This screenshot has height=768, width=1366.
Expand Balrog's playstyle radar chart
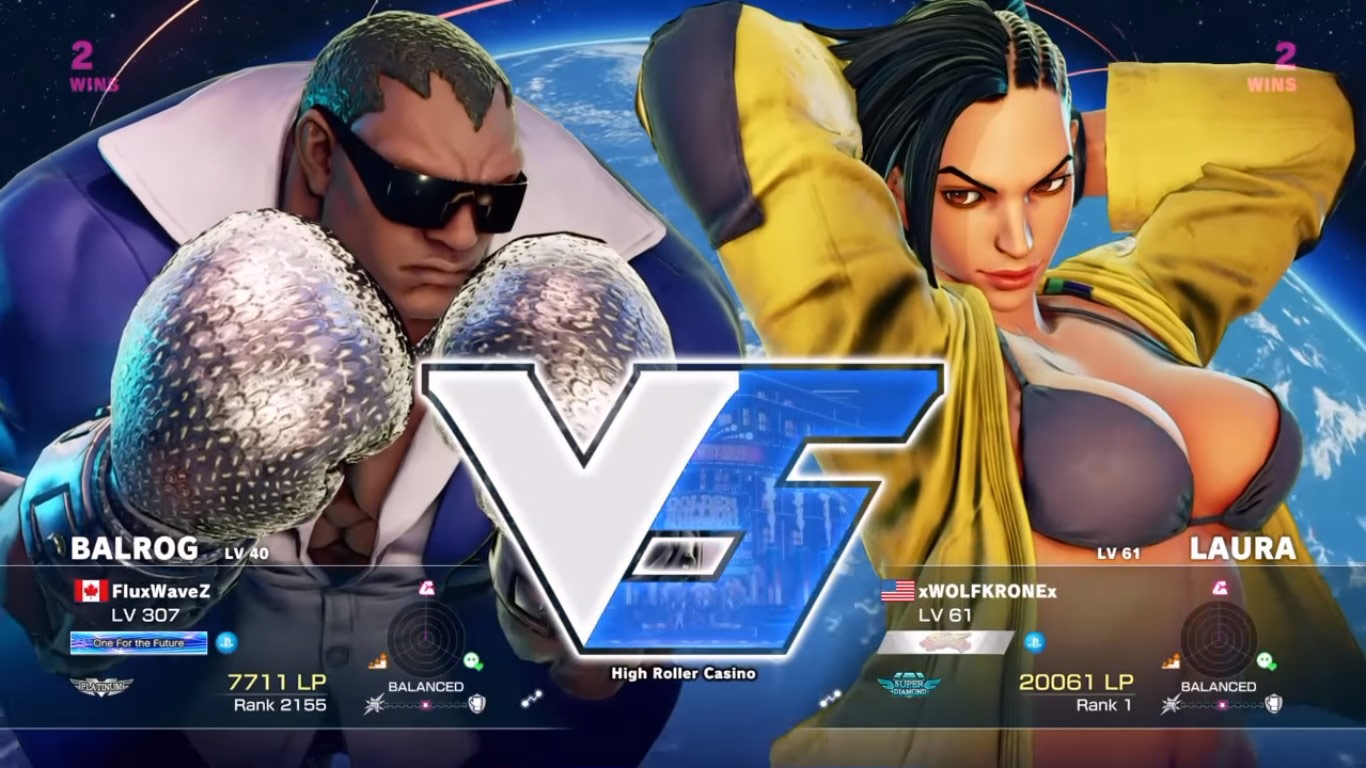click(x=425, y=639)
